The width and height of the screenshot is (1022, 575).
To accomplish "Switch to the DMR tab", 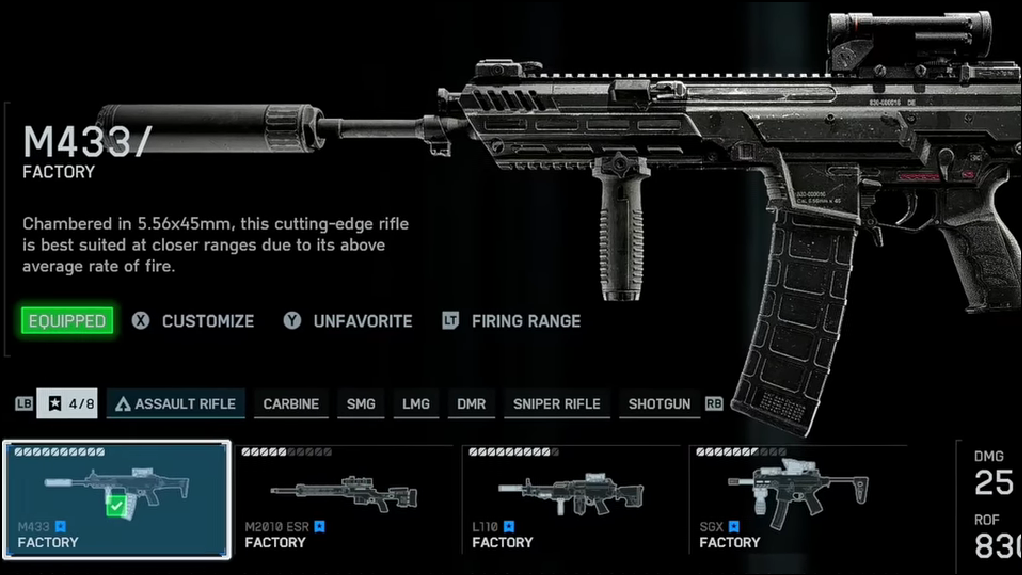I will tap(471, 404).
